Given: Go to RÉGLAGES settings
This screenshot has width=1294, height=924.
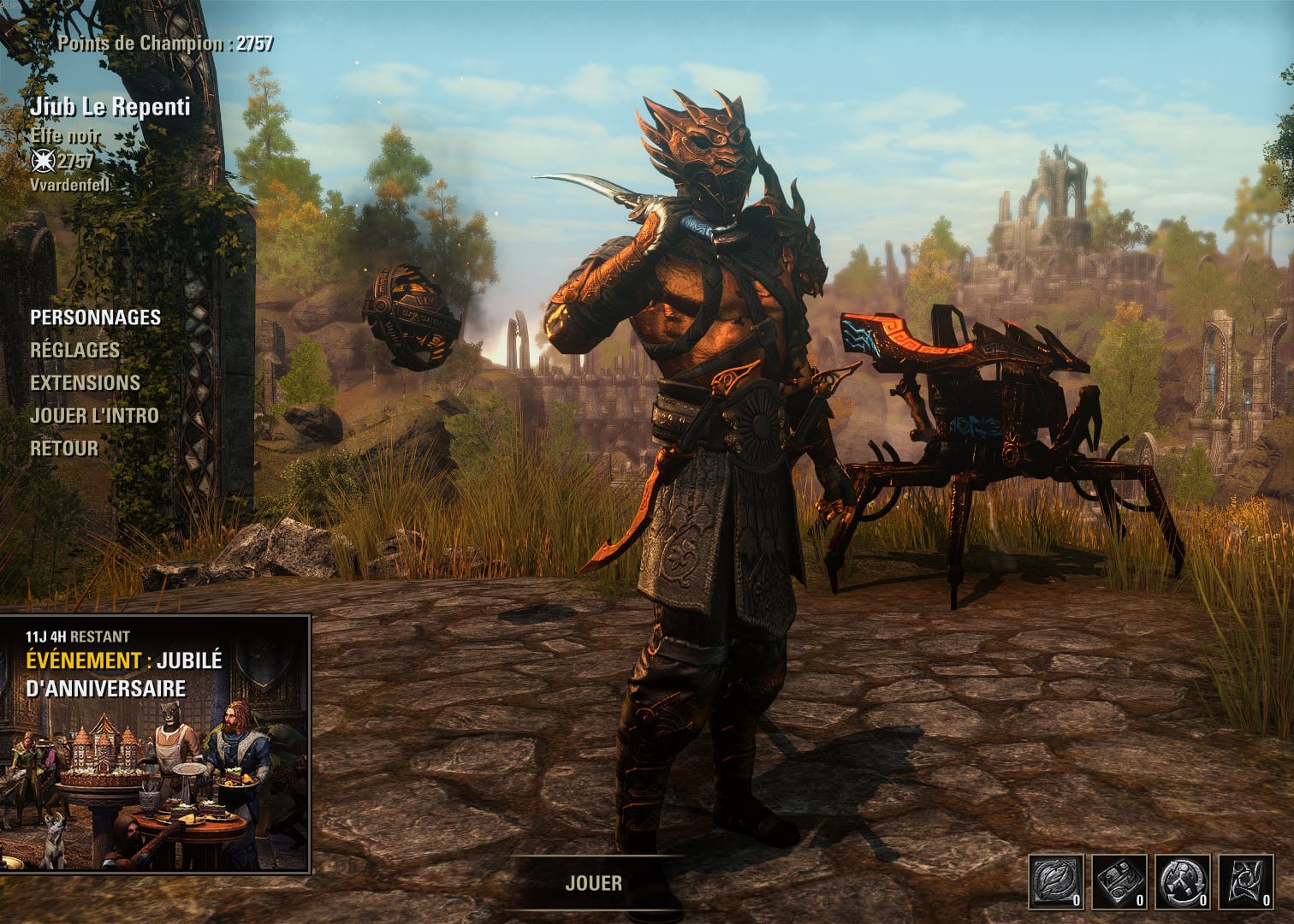Looking at the screenshot, I should pos(75,350).
